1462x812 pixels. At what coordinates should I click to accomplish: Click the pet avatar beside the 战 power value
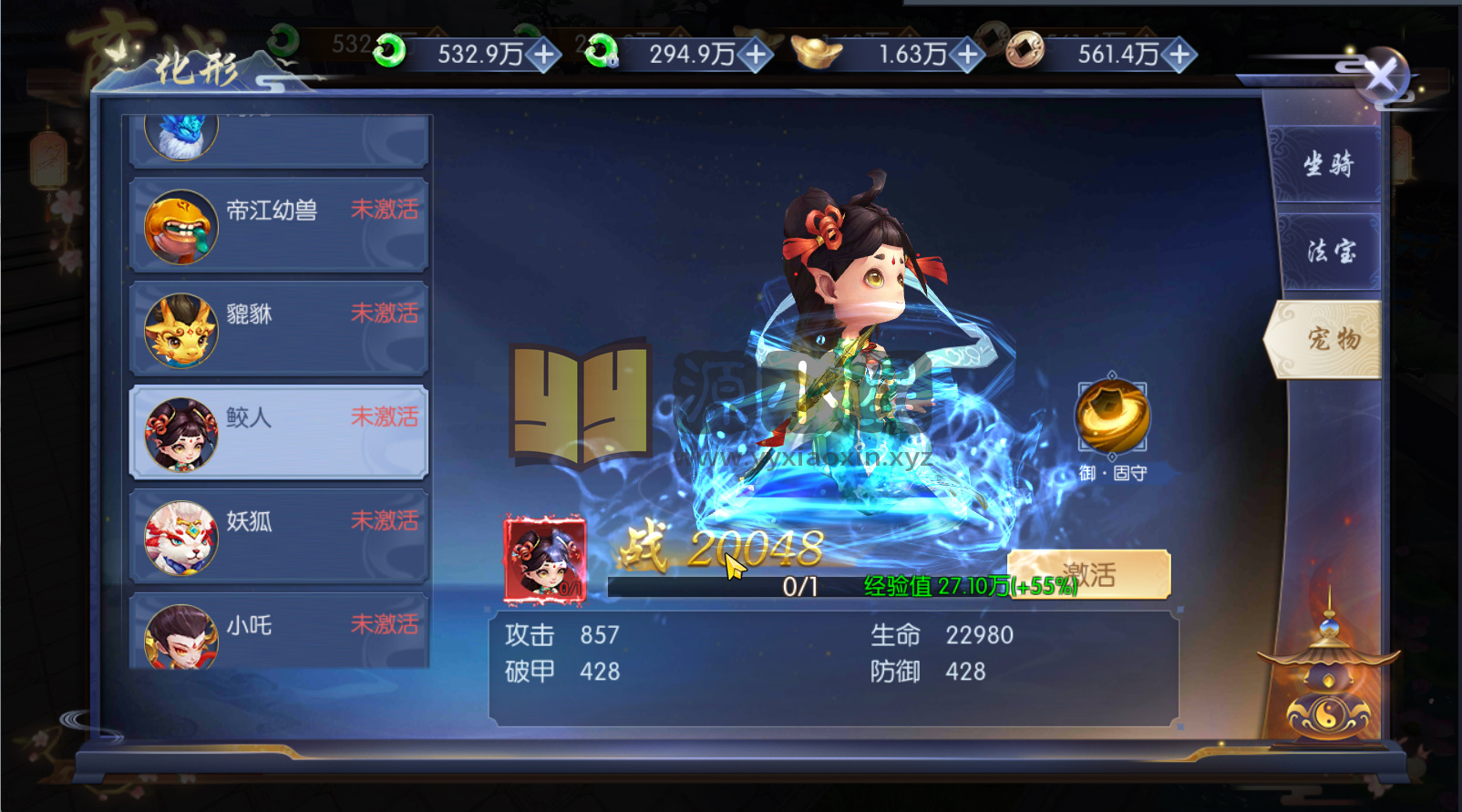pos(545,559)
